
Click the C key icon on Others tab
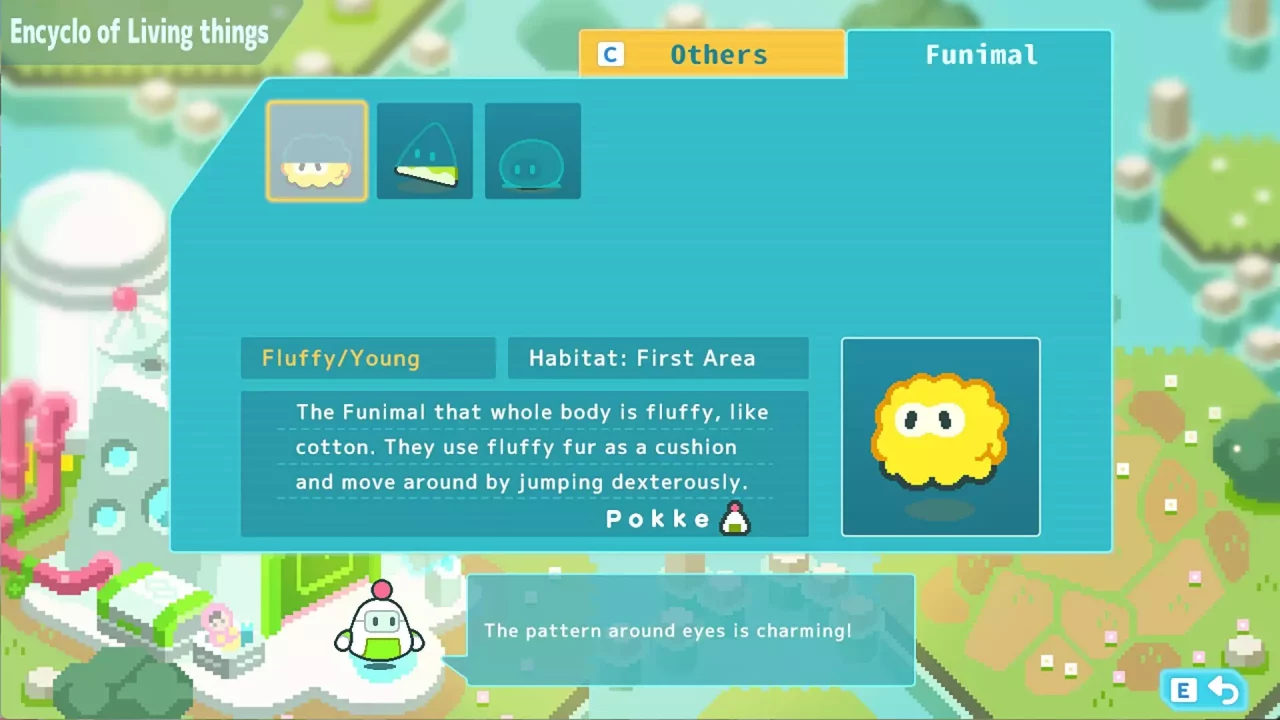pyautogui.click(x=610, y=54)
